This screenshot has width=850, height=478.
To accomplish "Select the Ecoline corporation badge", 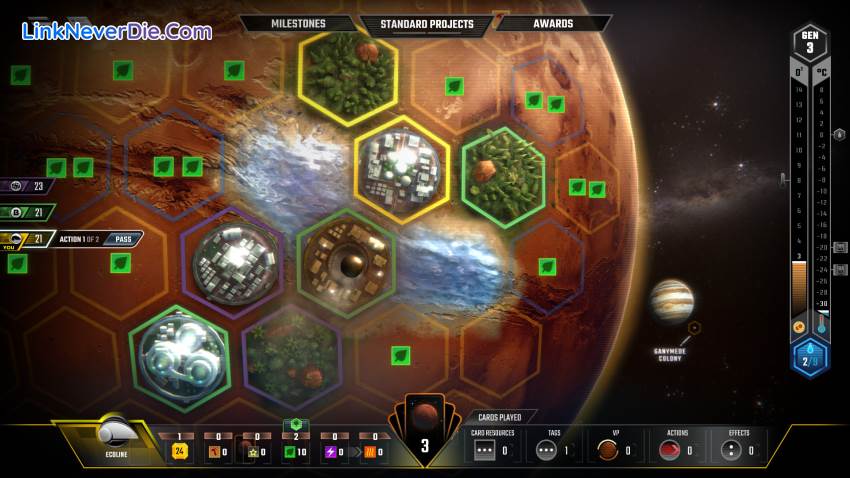I will [112, 437].
